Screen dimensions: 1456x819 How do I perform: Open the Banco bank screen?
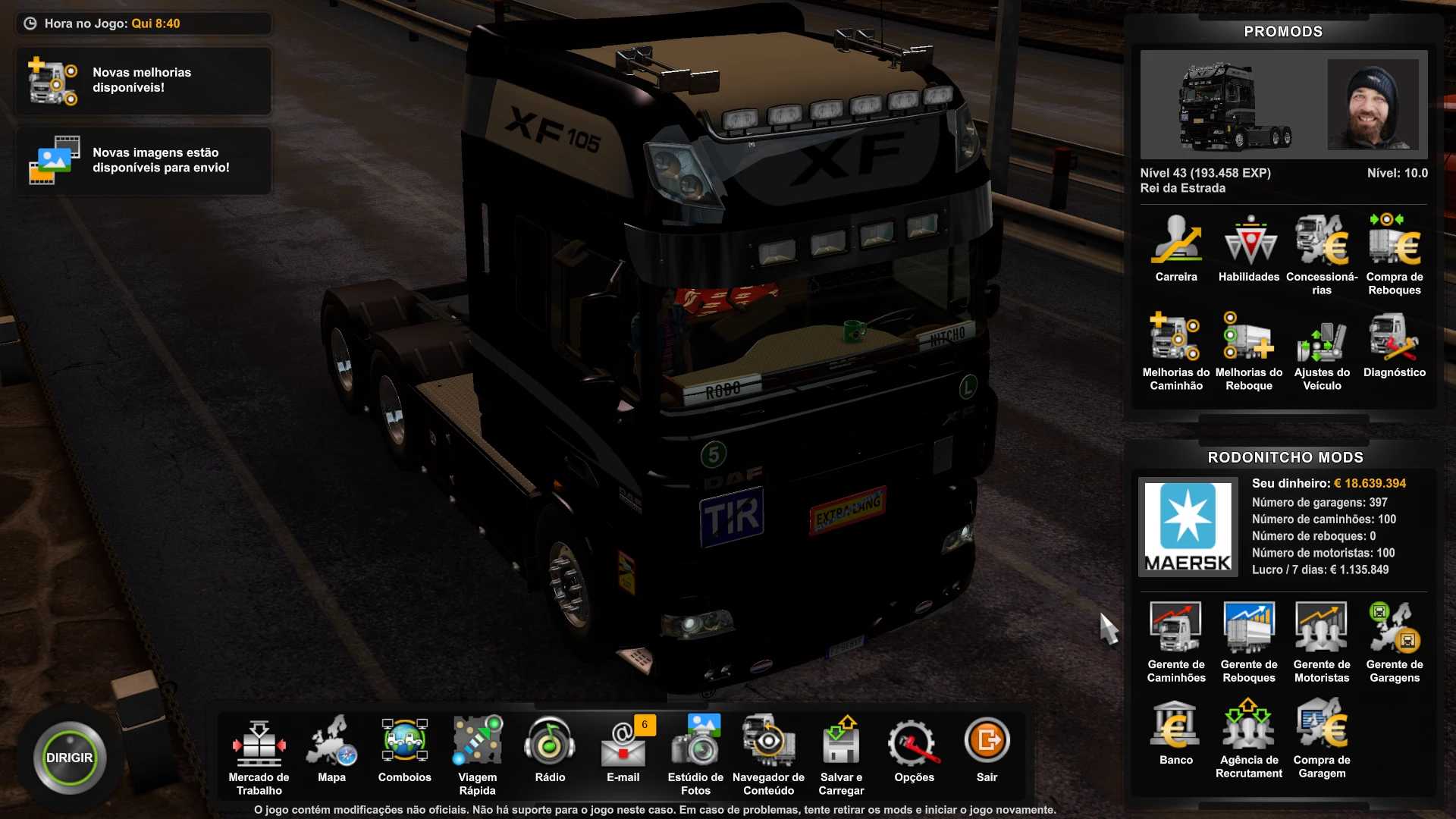coord(1176,732)
